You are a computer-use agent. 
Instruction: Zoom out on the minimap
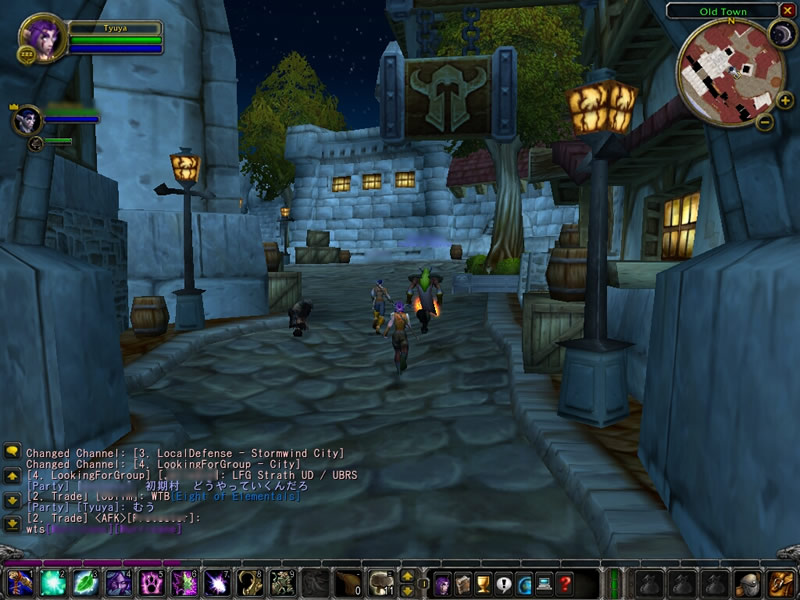click(x=765, y=123)
